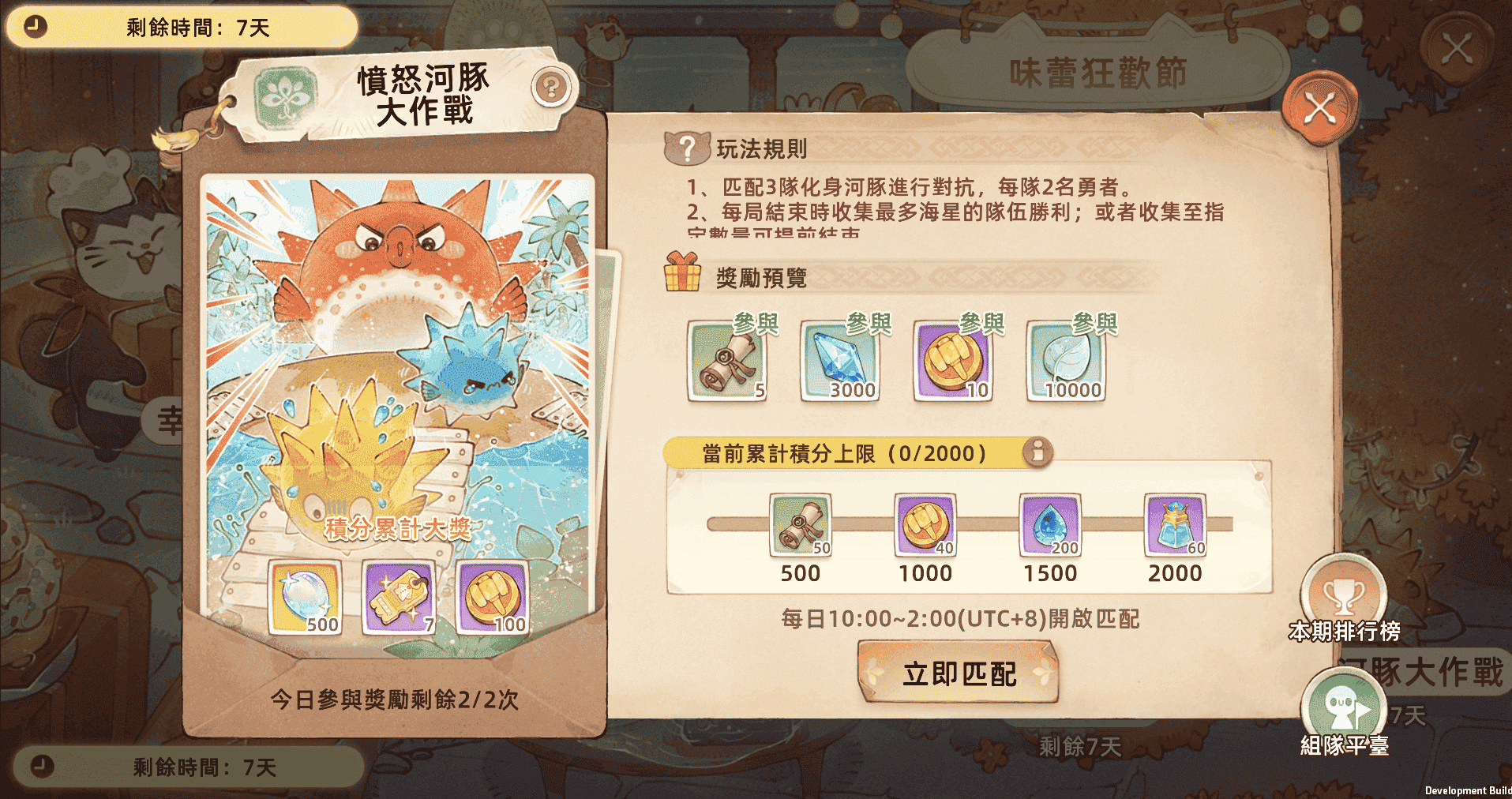
Task: Open the info icon next to 當前累計積分上限
Action: pos(1038,453)
